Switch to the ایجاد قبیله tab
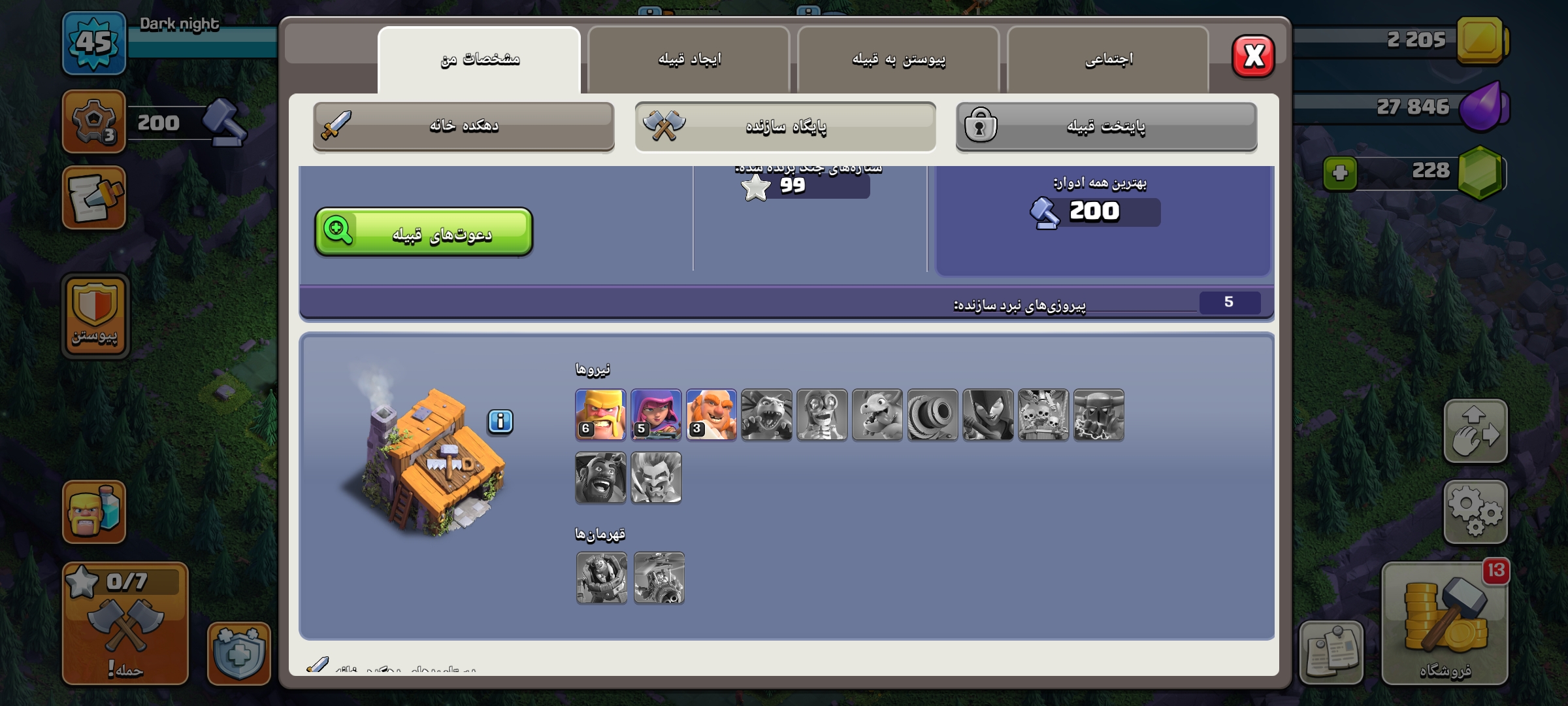This screenshot has width=1568, height=706. [x=689, y=59]
